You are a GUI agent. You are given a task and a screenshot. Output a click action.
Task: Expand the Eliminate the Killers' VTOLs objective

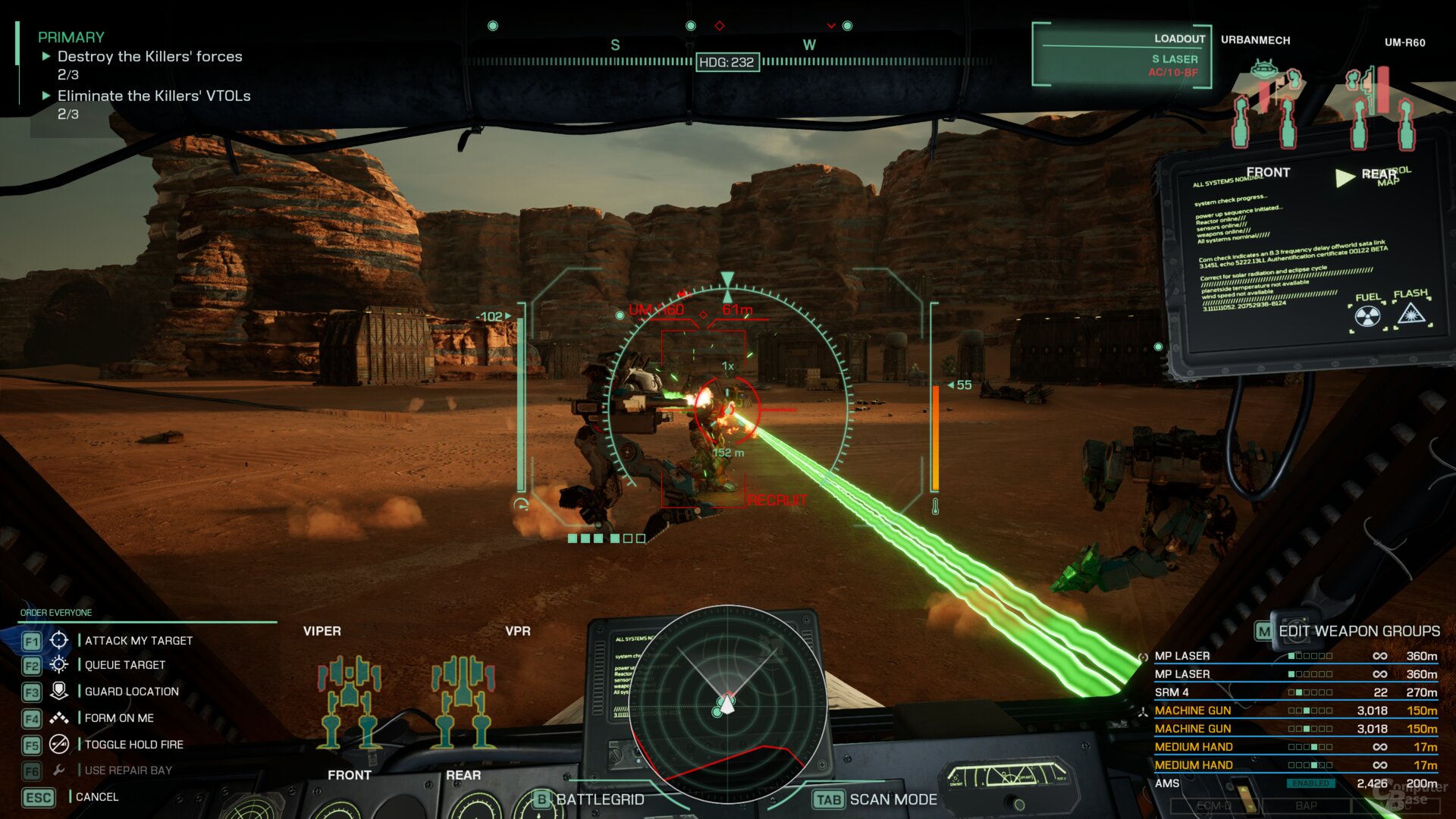coord(45,96)
